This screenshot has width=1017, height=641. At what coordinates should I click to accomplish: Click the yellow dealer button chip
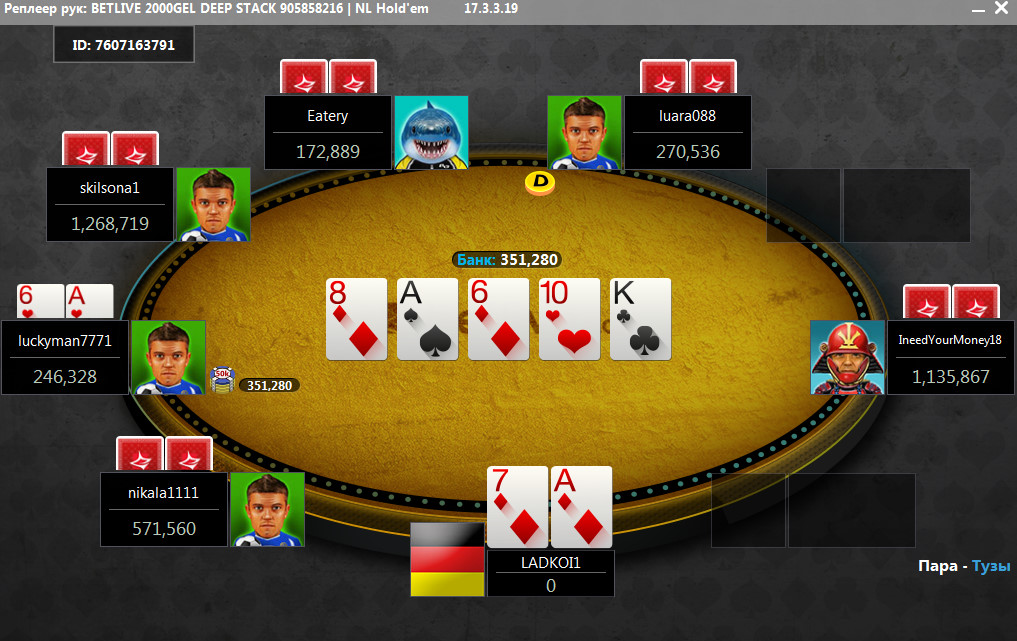click(x=540, y=183)
